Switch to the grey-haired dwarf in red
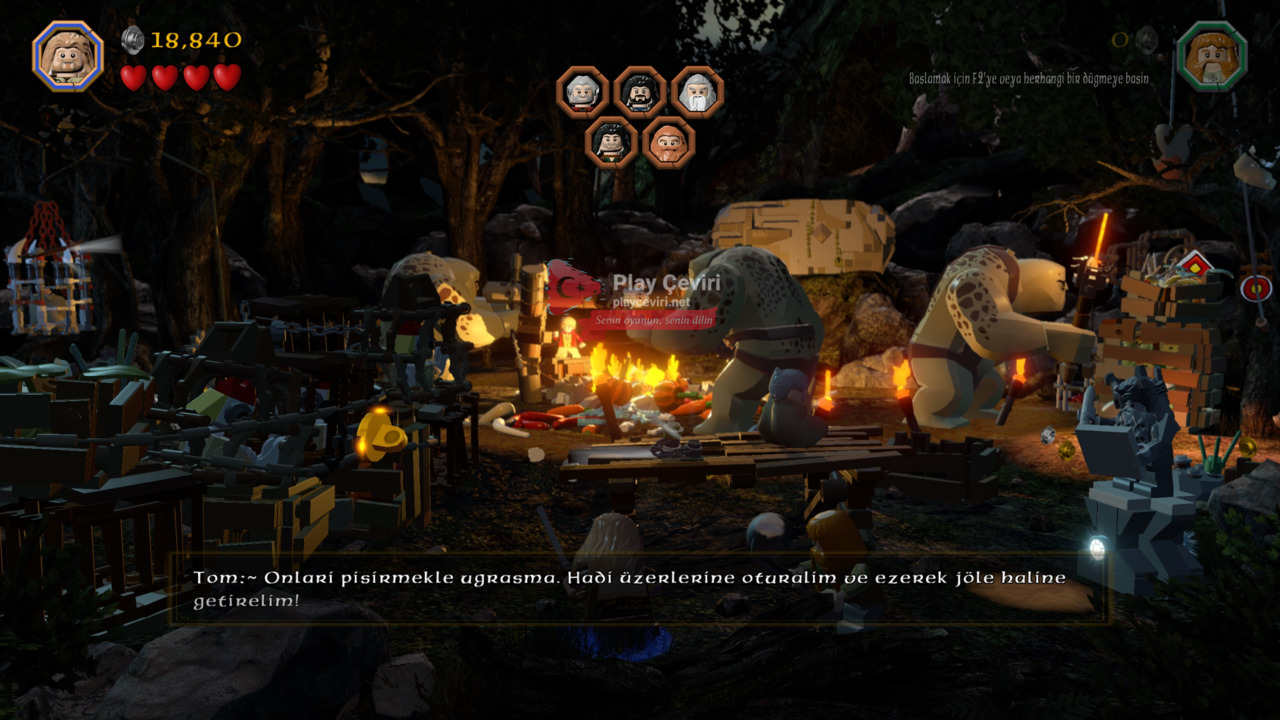The height and width of the screenshot is (720, 1280). coord(582,93)
